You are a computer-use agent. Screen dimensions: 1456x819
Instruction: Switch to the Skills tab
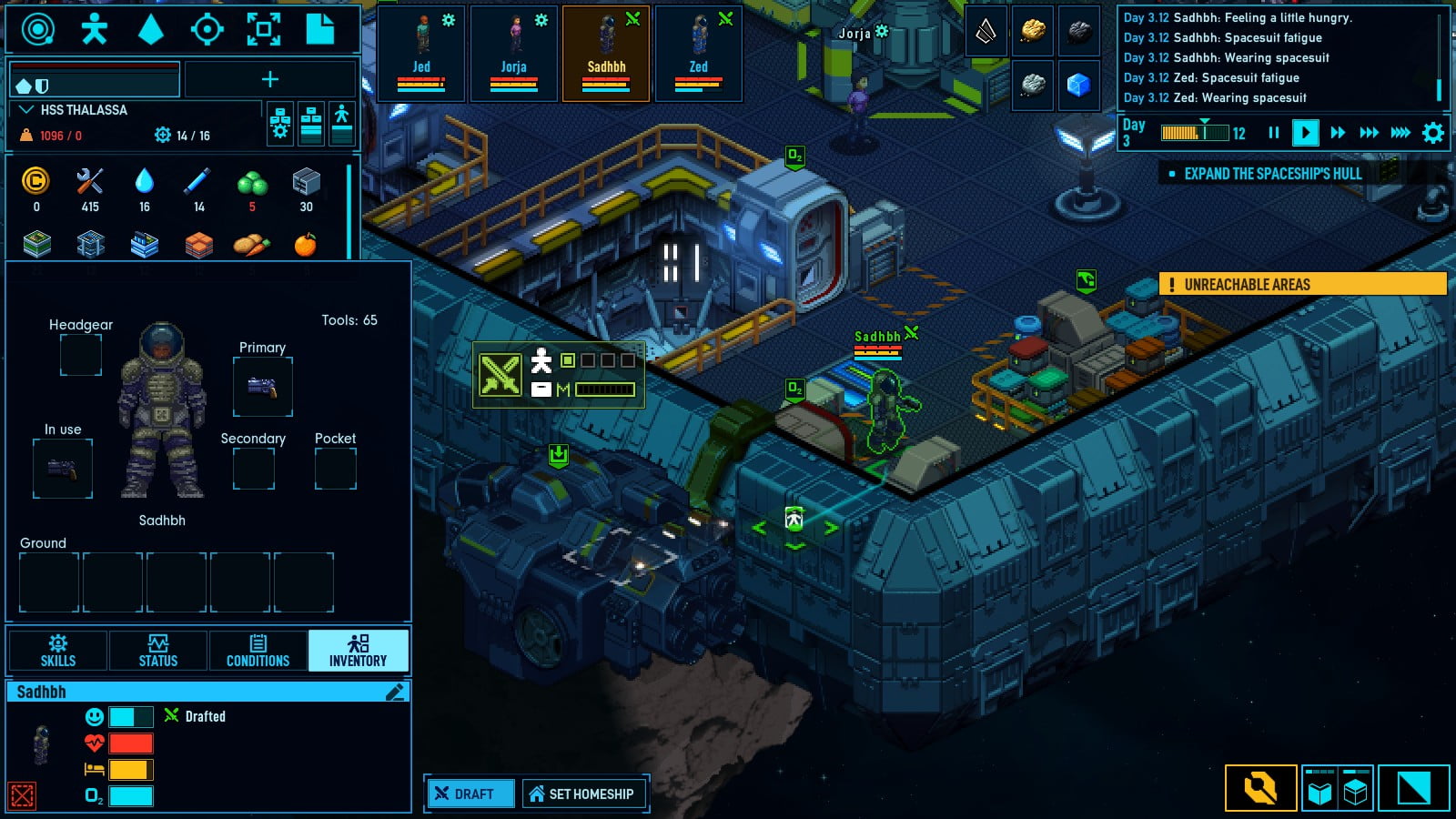58,651
